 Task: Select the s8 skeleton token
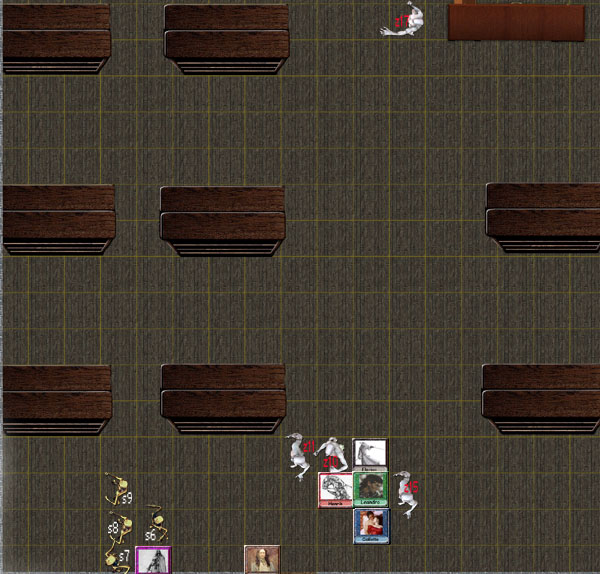click(x=120, y=526)
